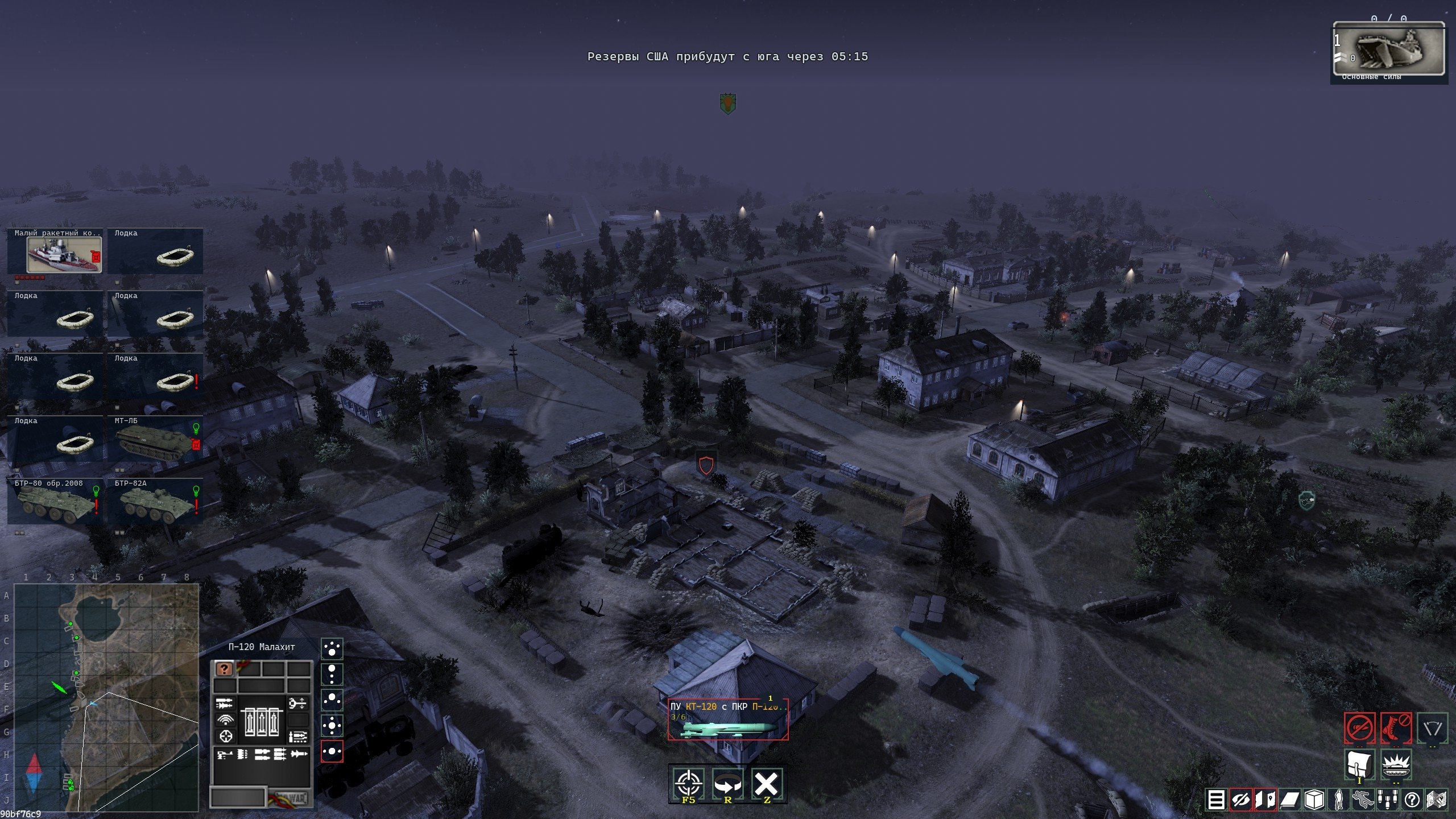Viewport: 1456px width, 819px height.
Task: Select the КТ-120 launcher weapon card
Action: [x=727, y=719]
